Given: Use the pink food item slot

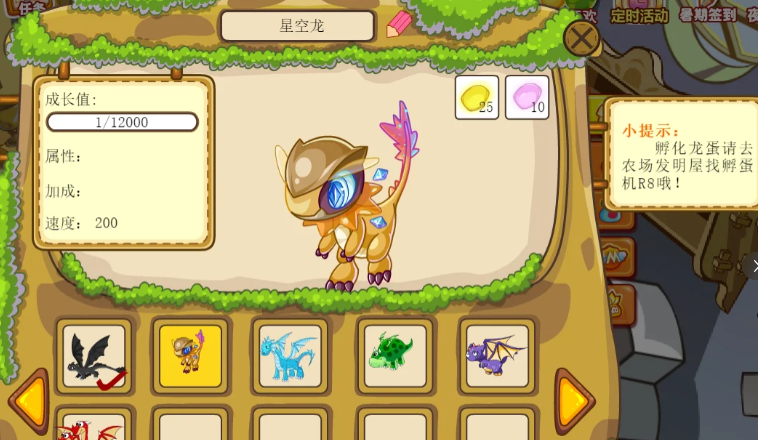Looking at the screenshot, I should click(x=527, y=97).
